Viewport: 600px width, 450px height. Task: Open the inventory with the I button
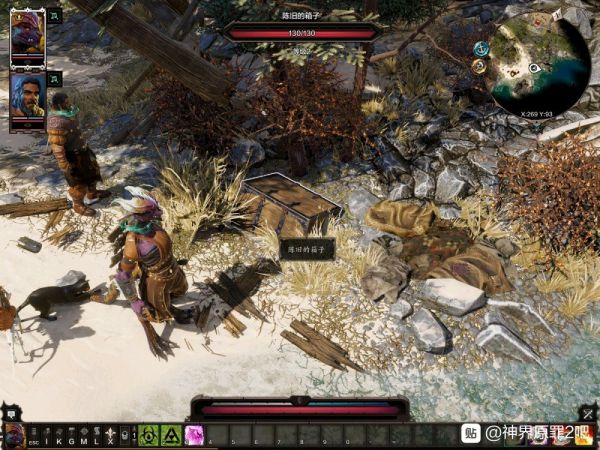point(46,435)
